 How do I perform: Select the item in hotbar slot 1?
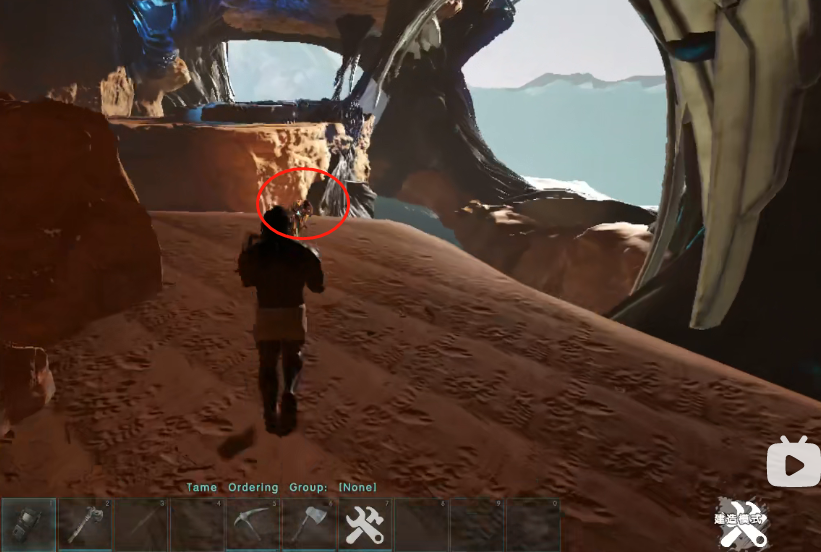click(29, 525)
